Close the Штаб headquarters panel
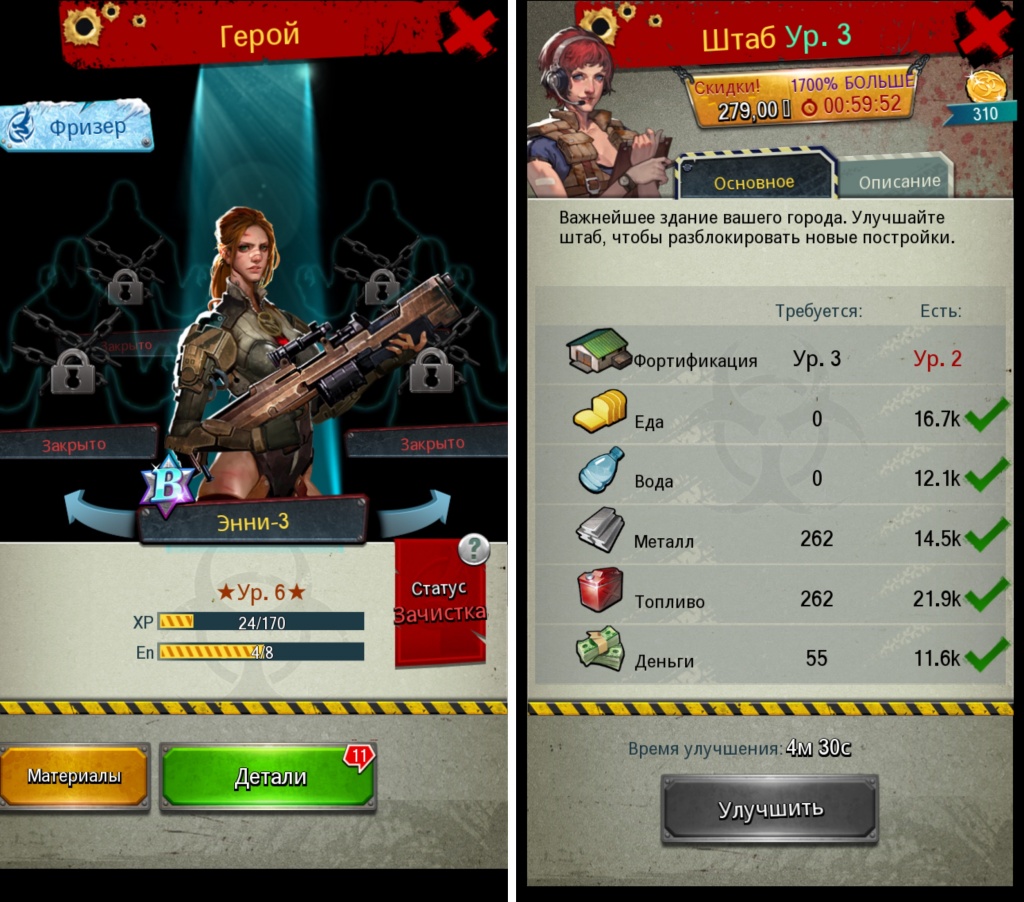The height and width of the screenshot is (902, 1024). [986, 33]
